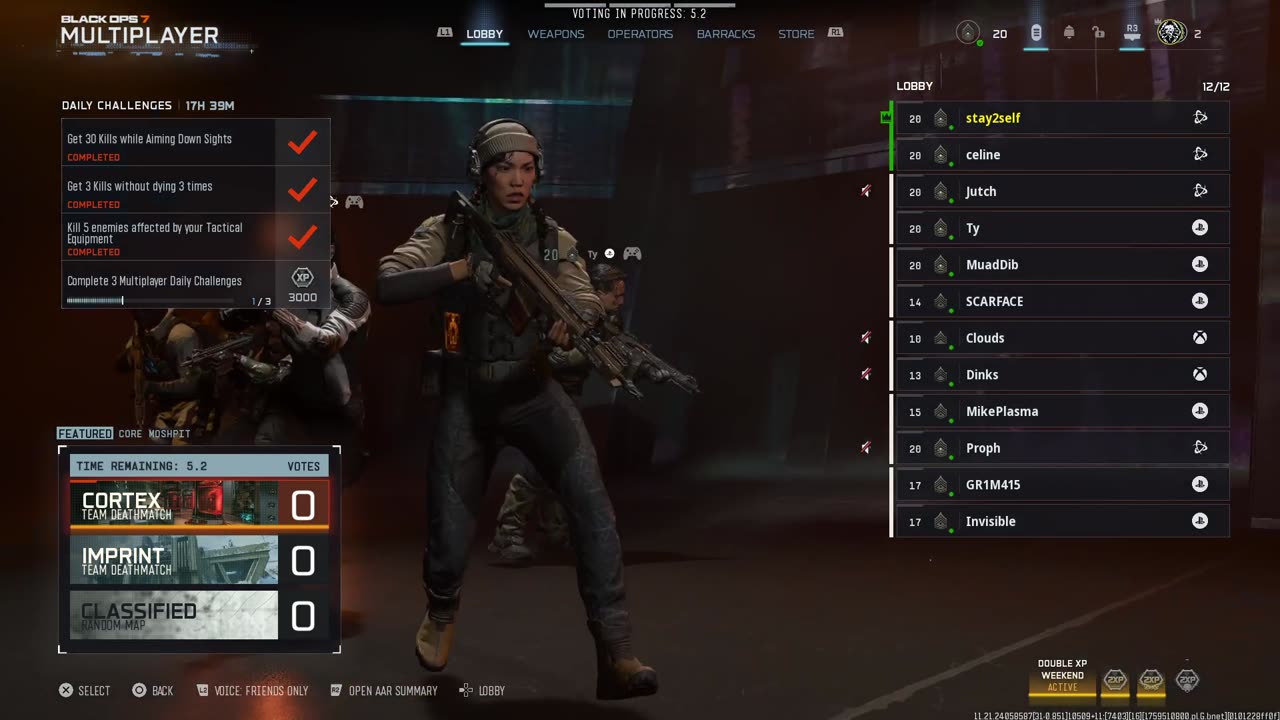Select player stay2self in lobby list
Screen dimensions: 1280x720
tap(1062, 118)
